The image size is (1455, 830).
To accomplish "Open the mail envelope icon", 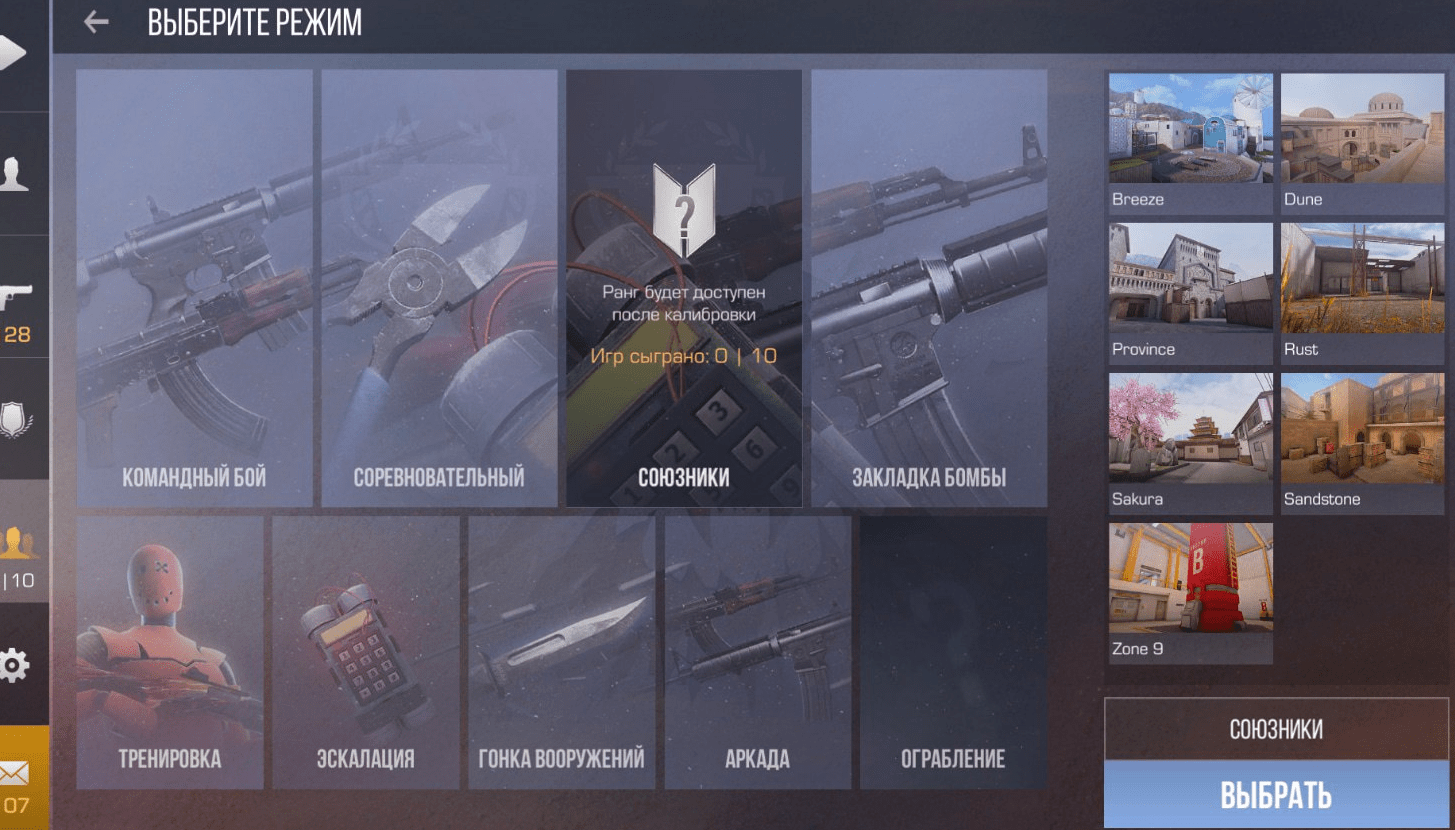I will 16,772.
